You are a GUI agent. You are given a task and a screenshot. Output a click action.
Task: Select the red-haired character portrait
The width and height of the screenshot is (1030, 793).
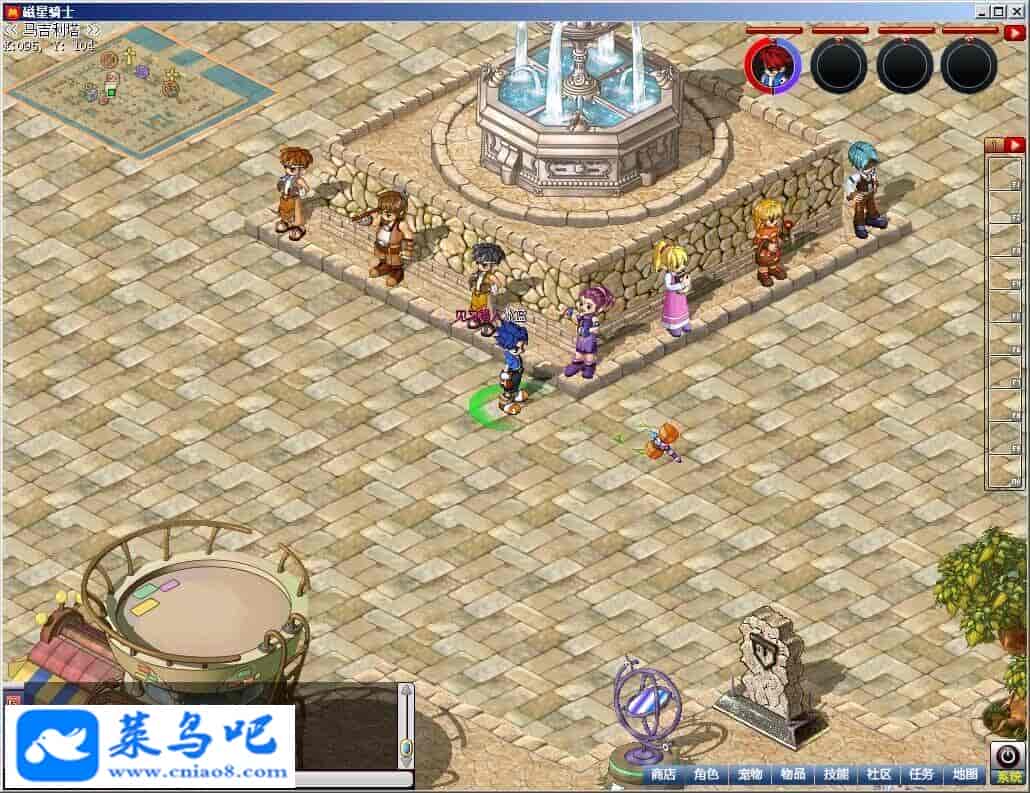pyautogui.click(x=773, y=66)
